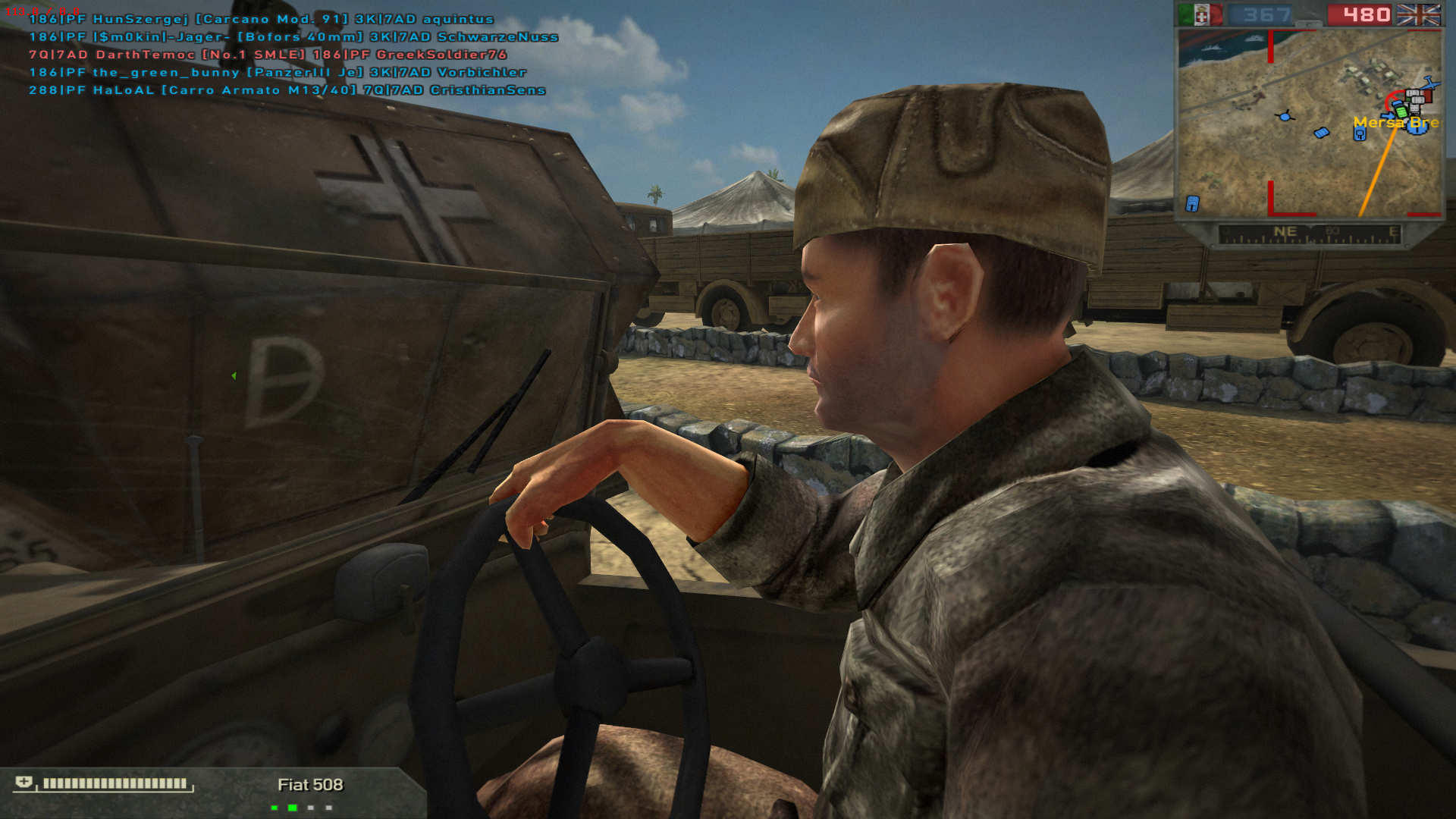Click the compass strip below the minimap
Viewport: 1456px width, 819px height.
(x=1309, y=234)
